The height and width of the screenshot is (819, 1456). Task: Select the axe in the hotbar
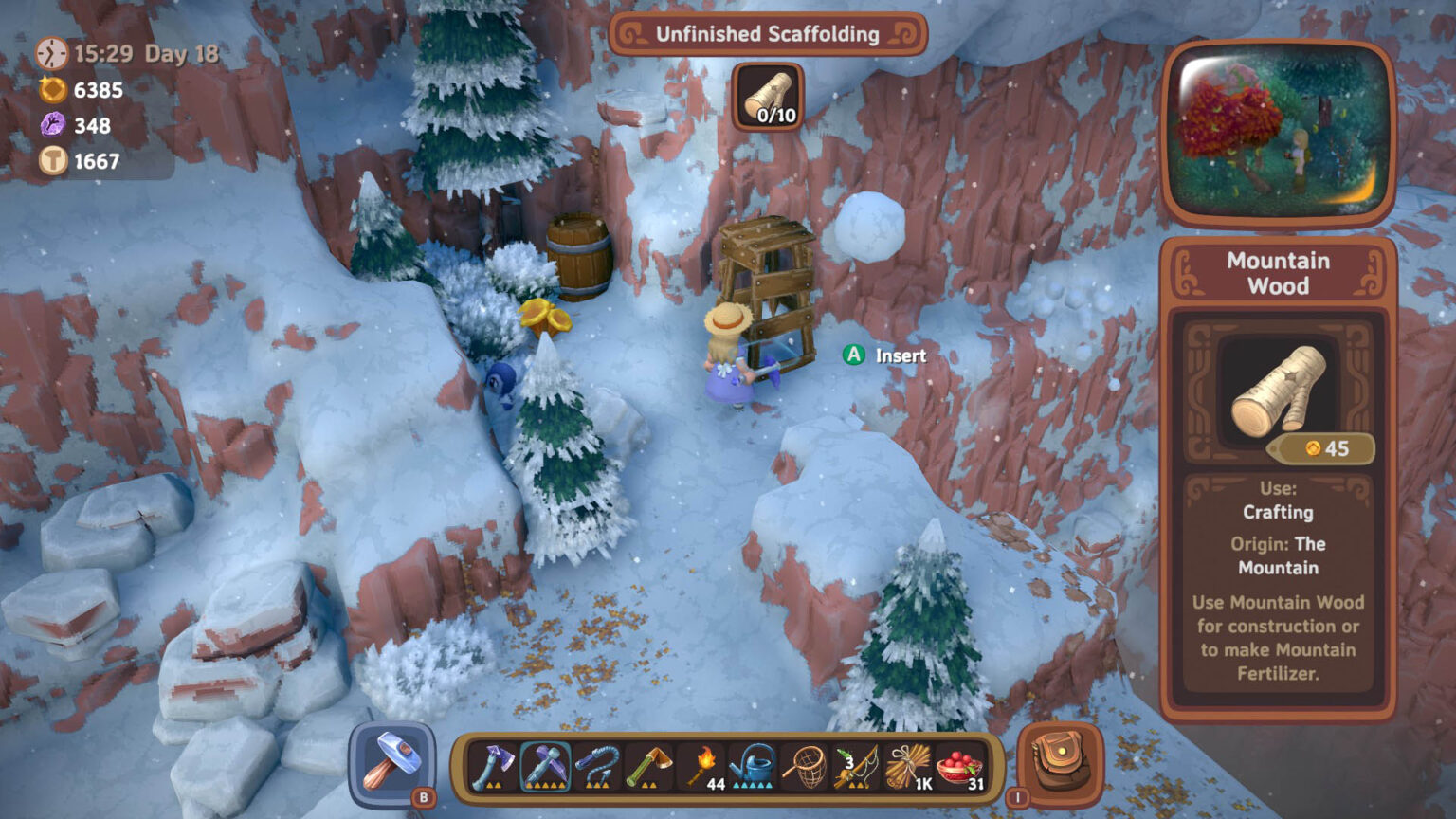point(492,766)
